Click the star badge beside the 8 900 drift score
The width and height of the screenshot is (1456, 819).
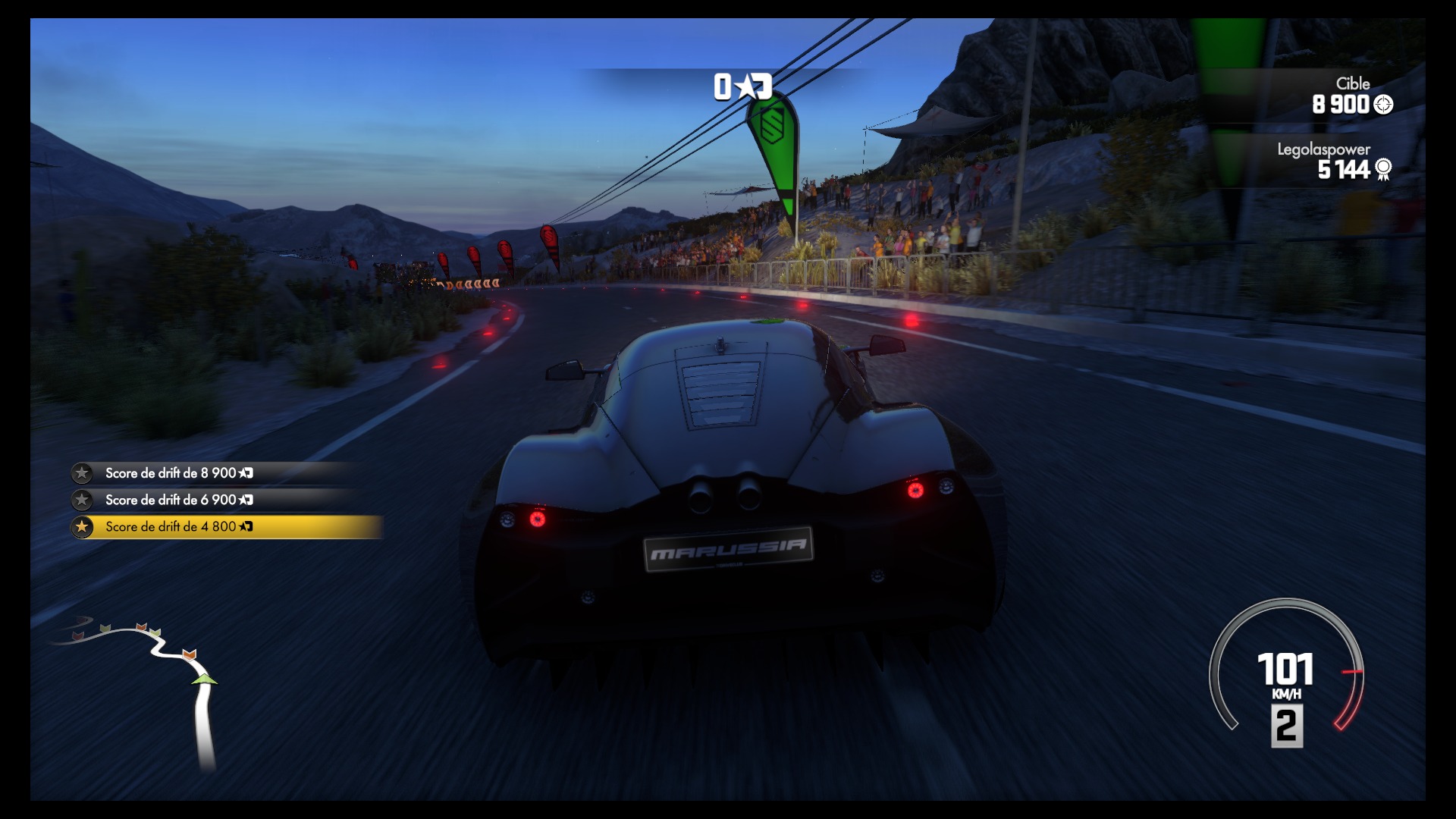click(x=81, y=472)
